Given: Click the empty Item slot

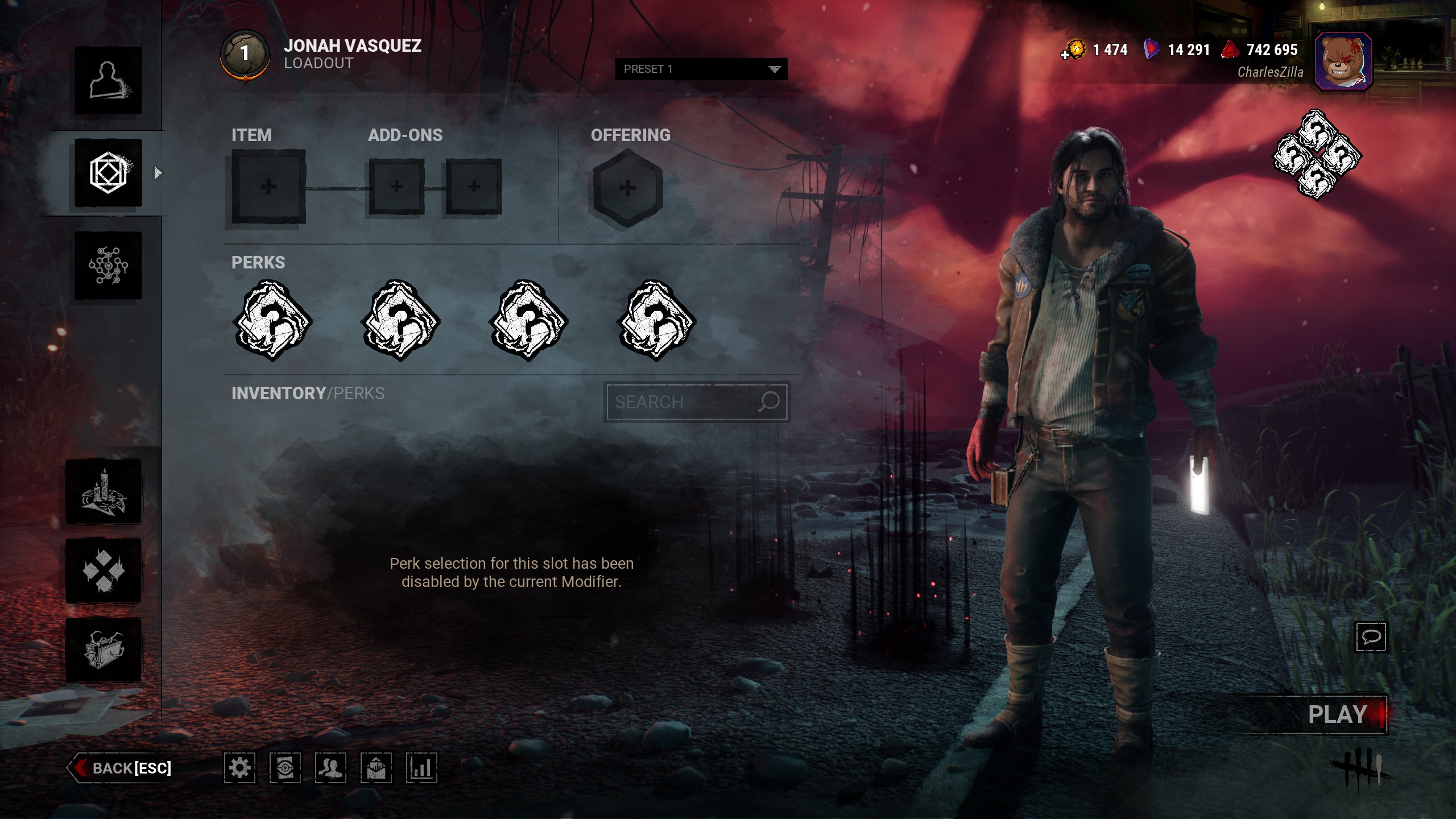Looking at the screenshot, I should point(268,187).
